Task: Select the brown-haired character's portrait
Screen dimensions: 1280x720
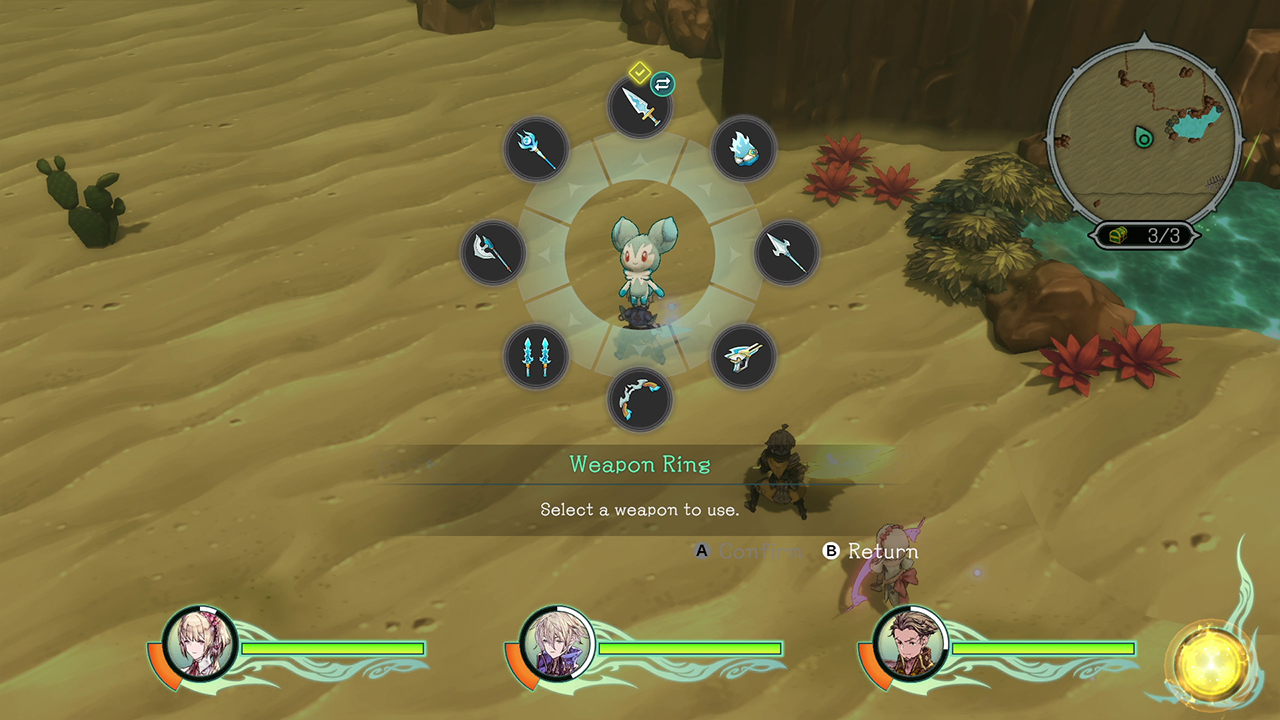Action: click(x=910, y=642)
